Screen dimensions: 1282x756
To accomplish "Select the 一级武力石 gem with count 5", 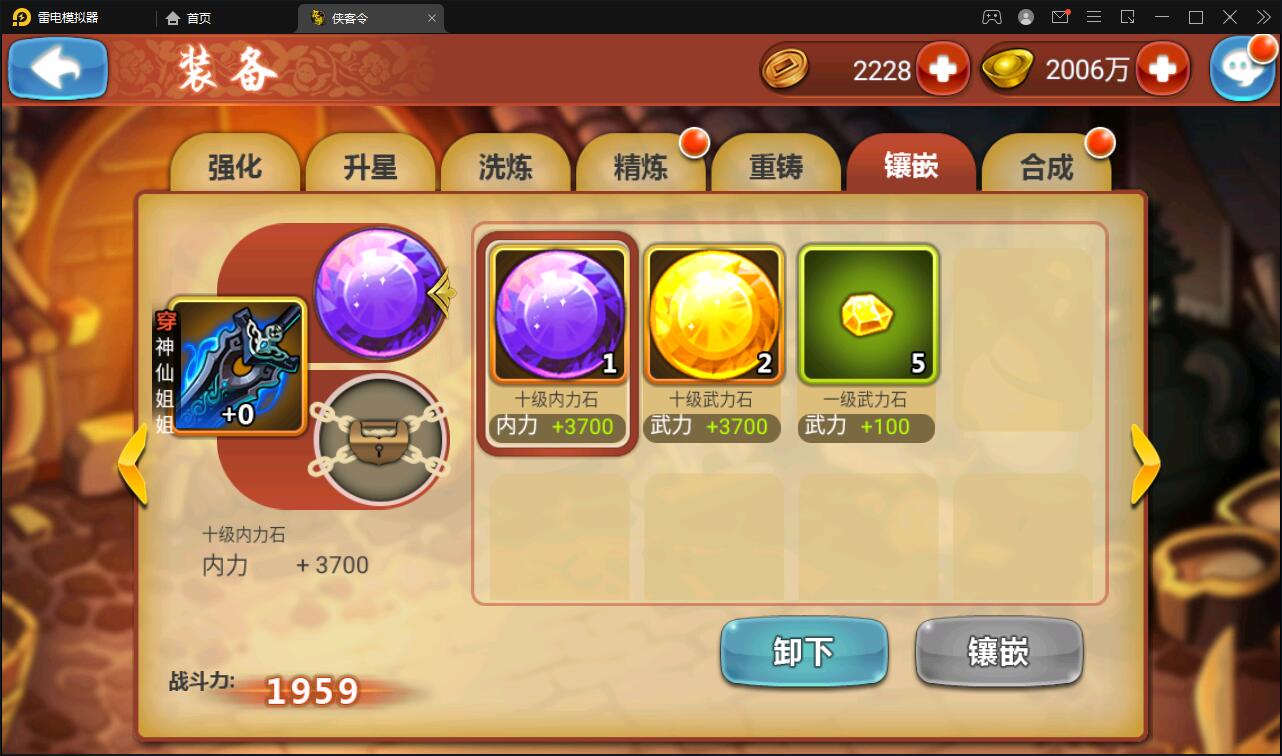I will [867, 312].
